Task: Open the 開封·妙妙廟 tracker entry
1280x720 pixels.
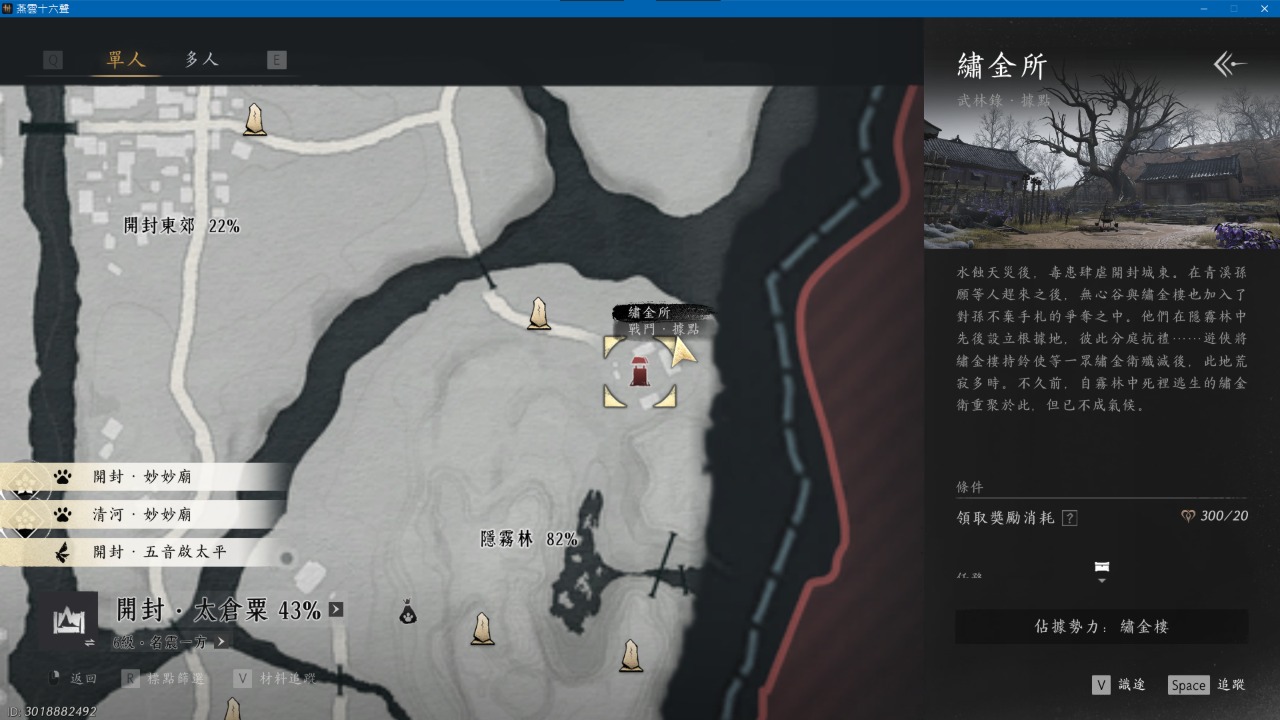Action: (141, 477)
